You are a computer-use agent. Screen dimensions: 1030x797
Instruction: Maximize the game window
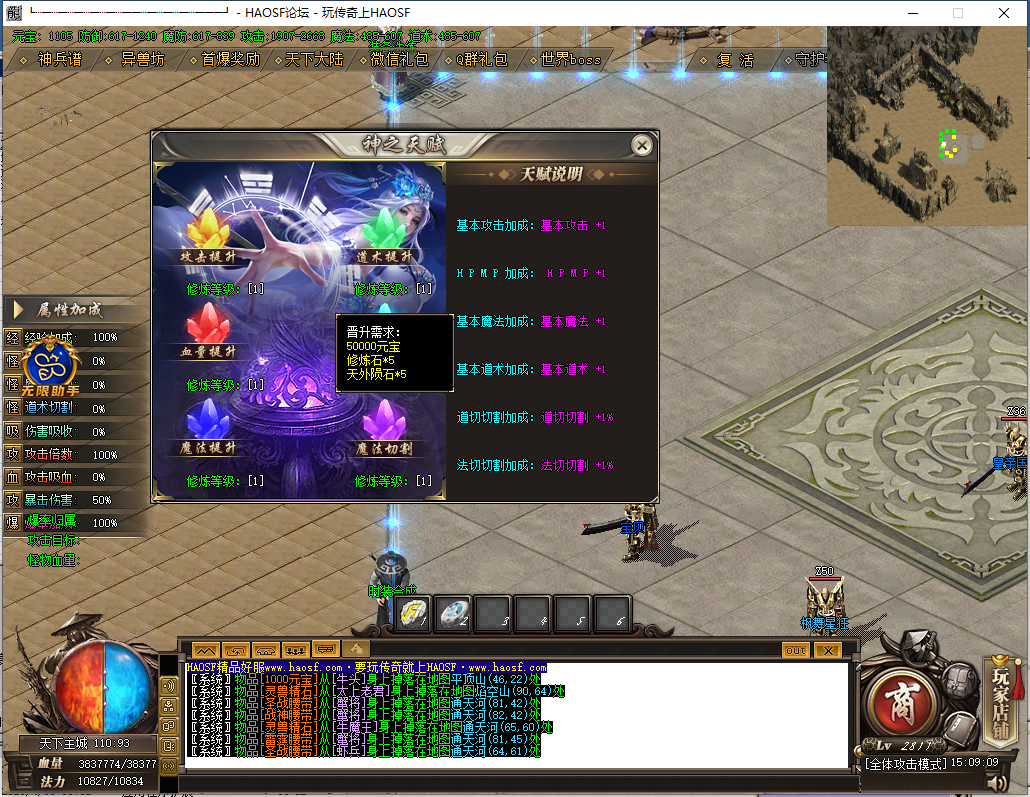pos(958,13)
